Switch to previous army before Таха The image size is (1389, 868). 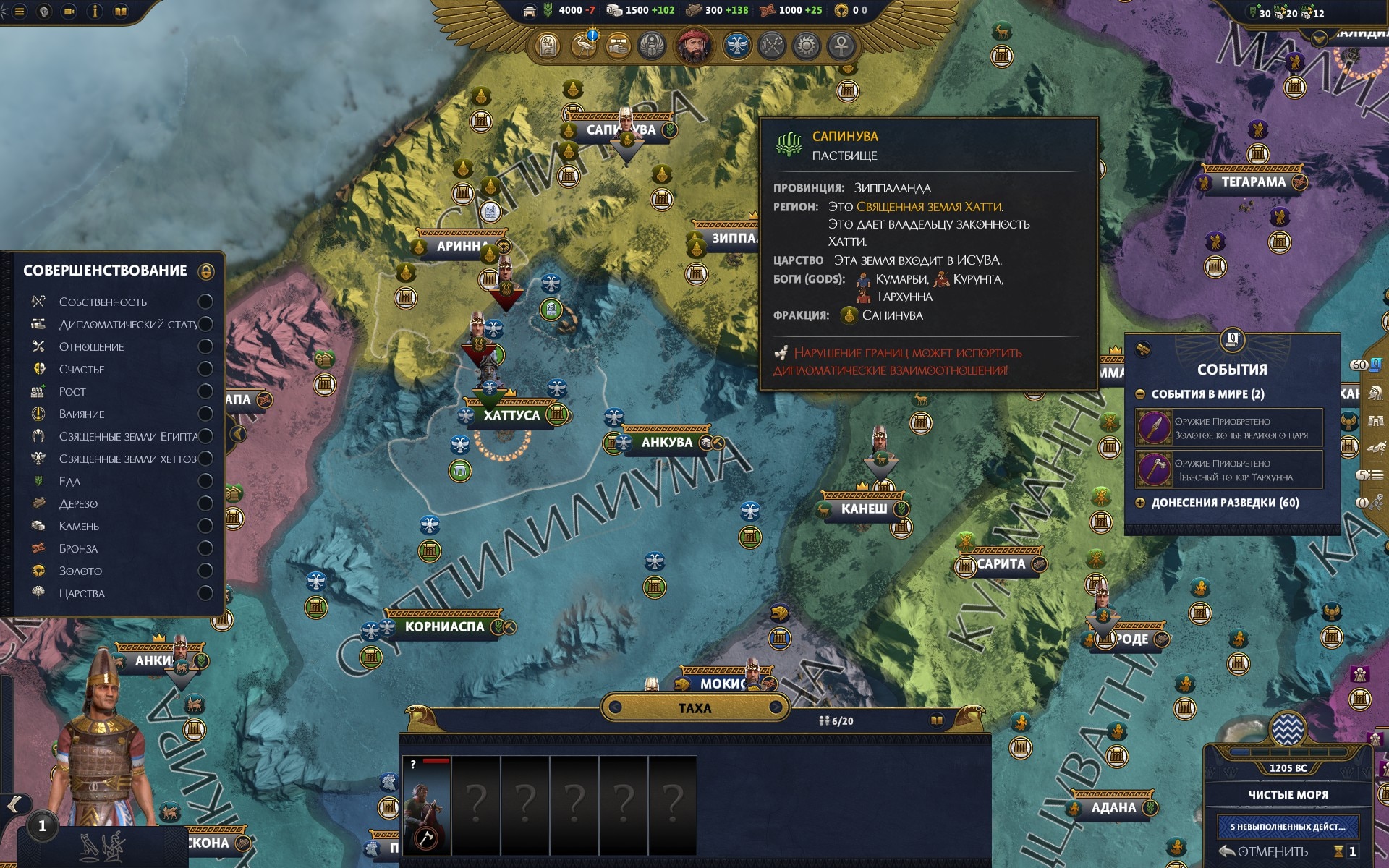[x=615, y=707]
